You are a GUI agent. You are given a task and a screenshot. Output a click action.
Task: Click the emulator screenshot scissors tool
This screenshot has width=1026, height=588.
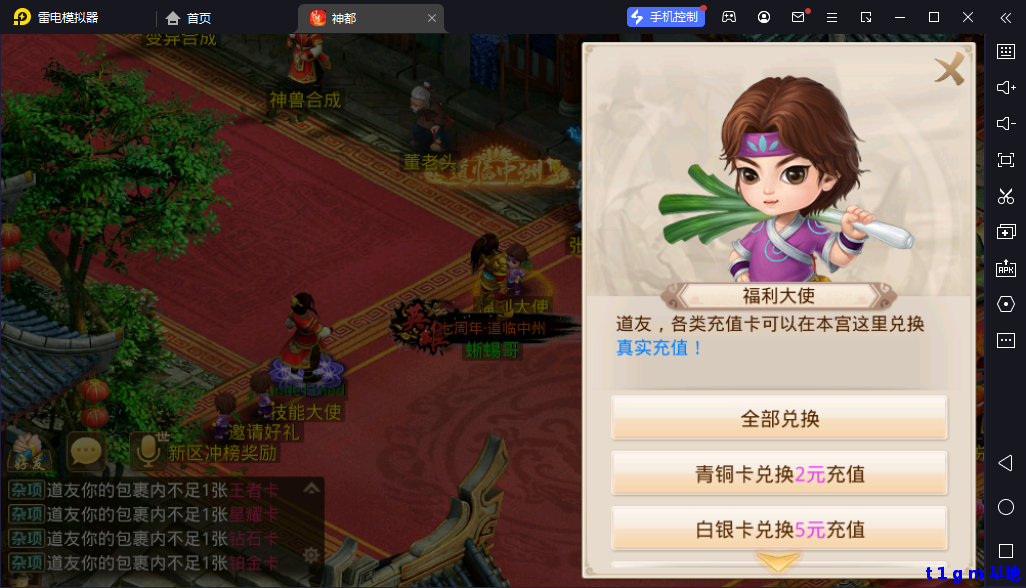pyautogui.click(x=1006, y=196)
